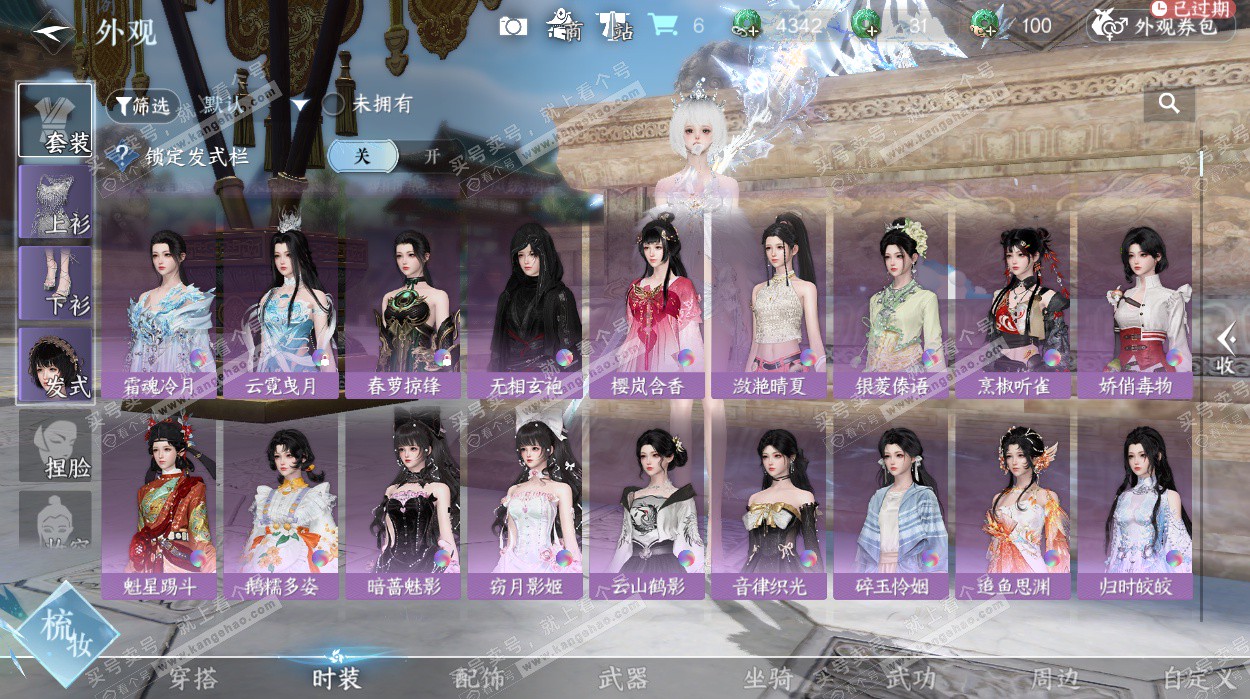Select the 追鱼思渊 outfit card

coord(1013,512)
